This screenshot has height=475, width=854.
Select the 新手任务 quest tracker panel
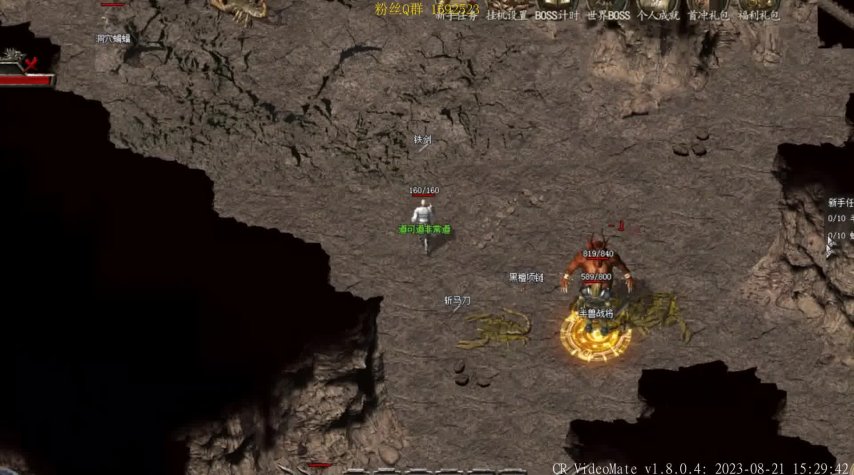(x=838, y=202)
